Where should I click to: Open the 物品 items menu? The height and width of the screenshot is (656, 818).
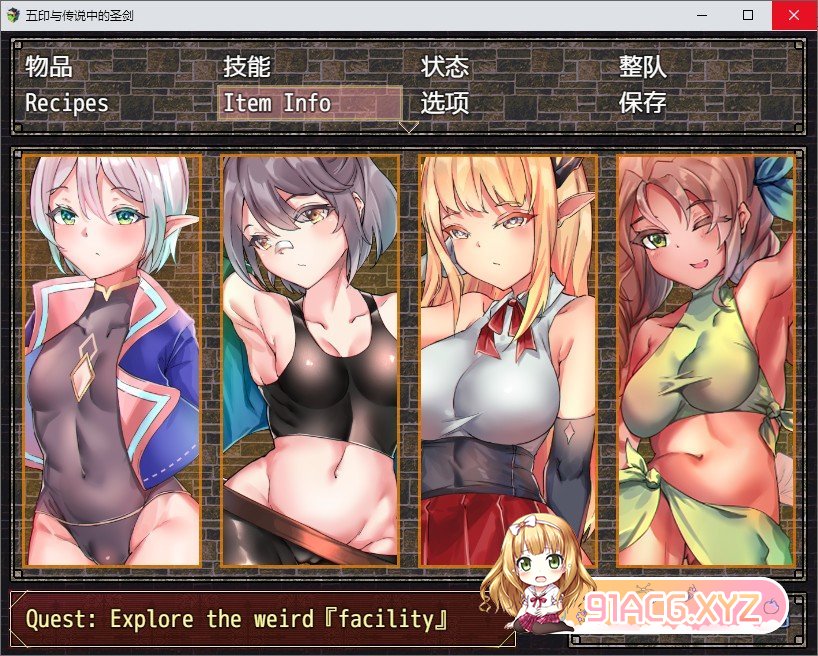[49, 67]
